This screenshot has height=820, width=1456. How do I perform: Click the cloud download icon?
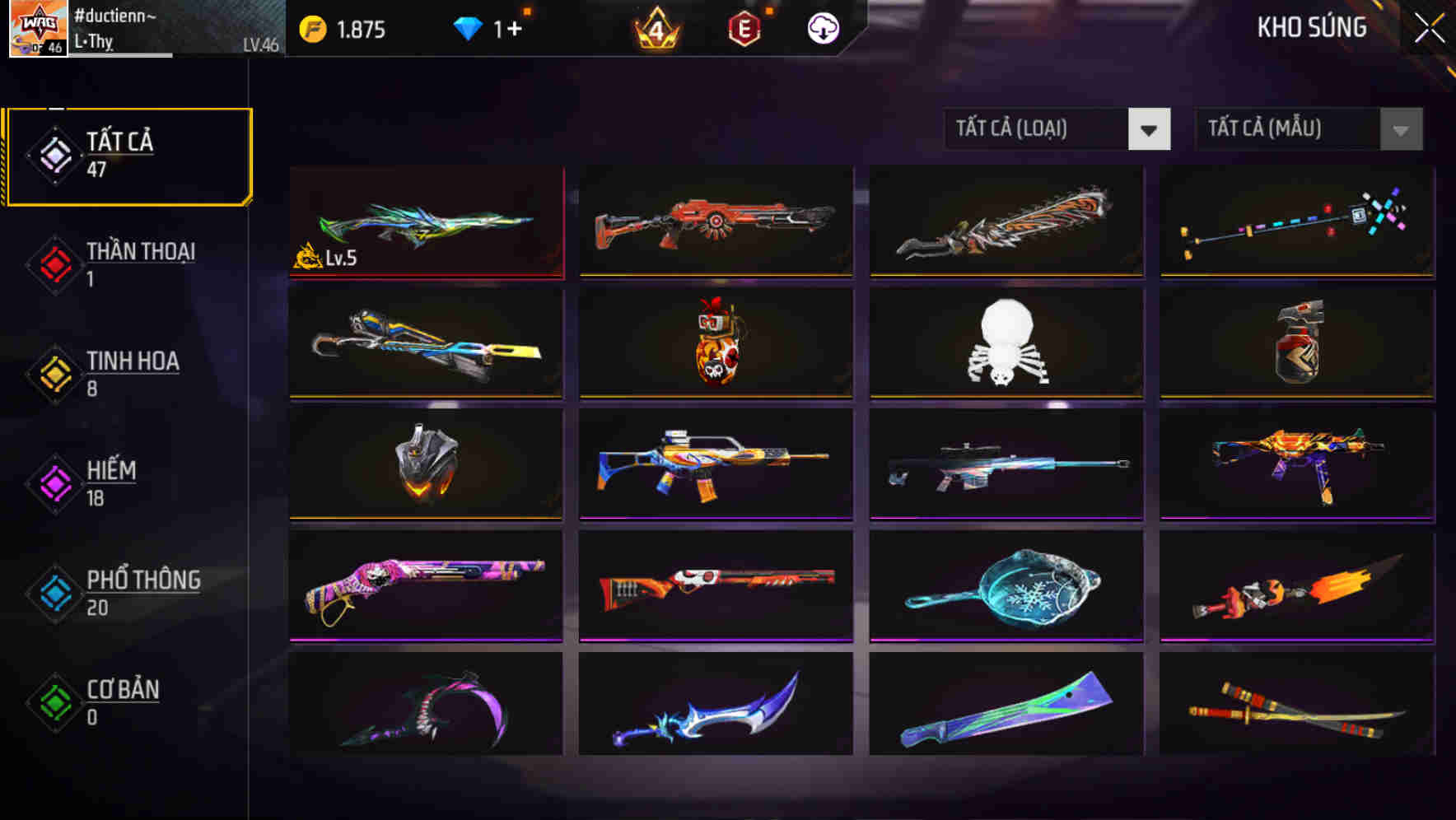[x=823, y=27]
